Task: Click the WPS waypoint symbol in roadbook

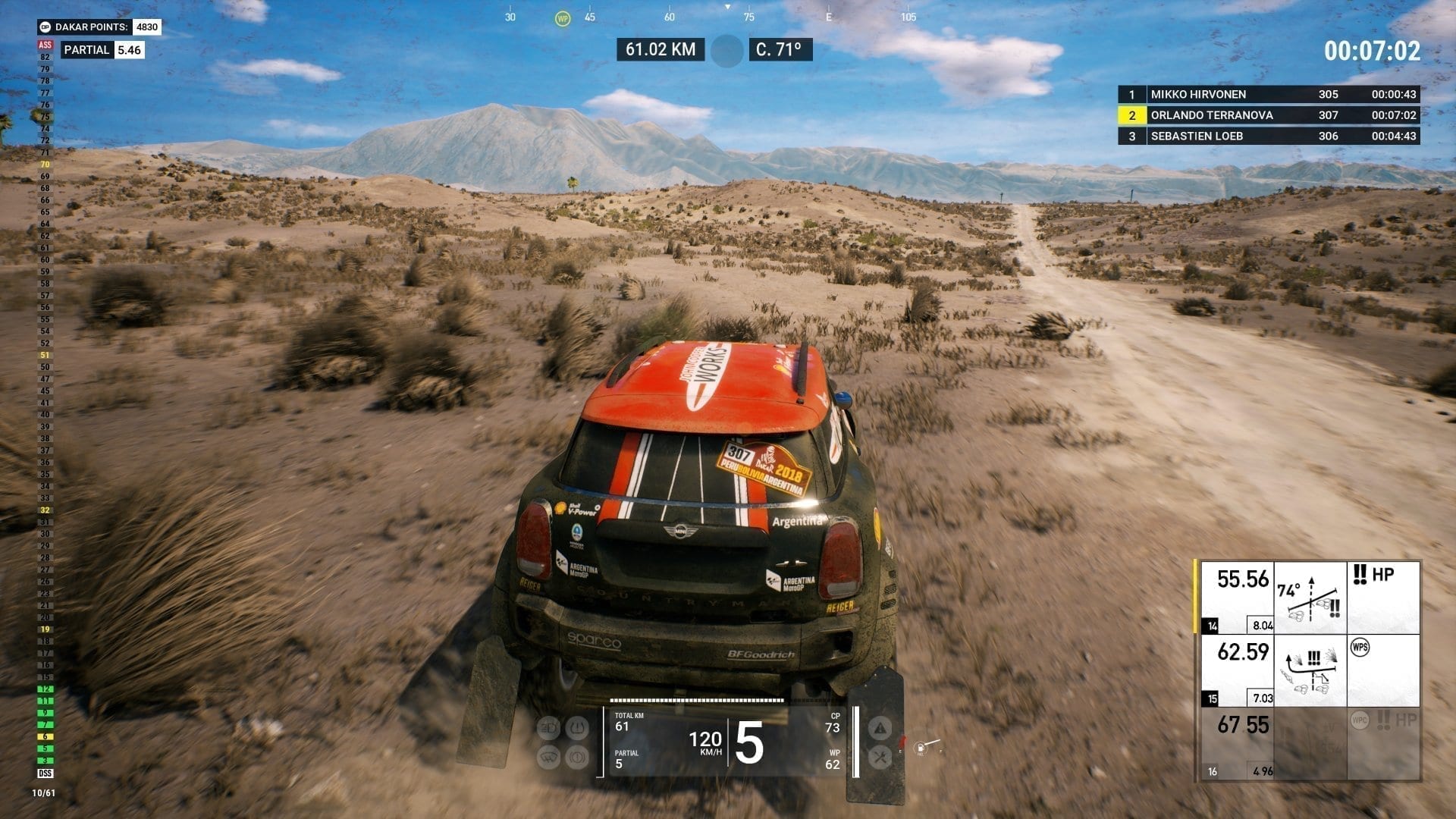Action: point(1360,648)
